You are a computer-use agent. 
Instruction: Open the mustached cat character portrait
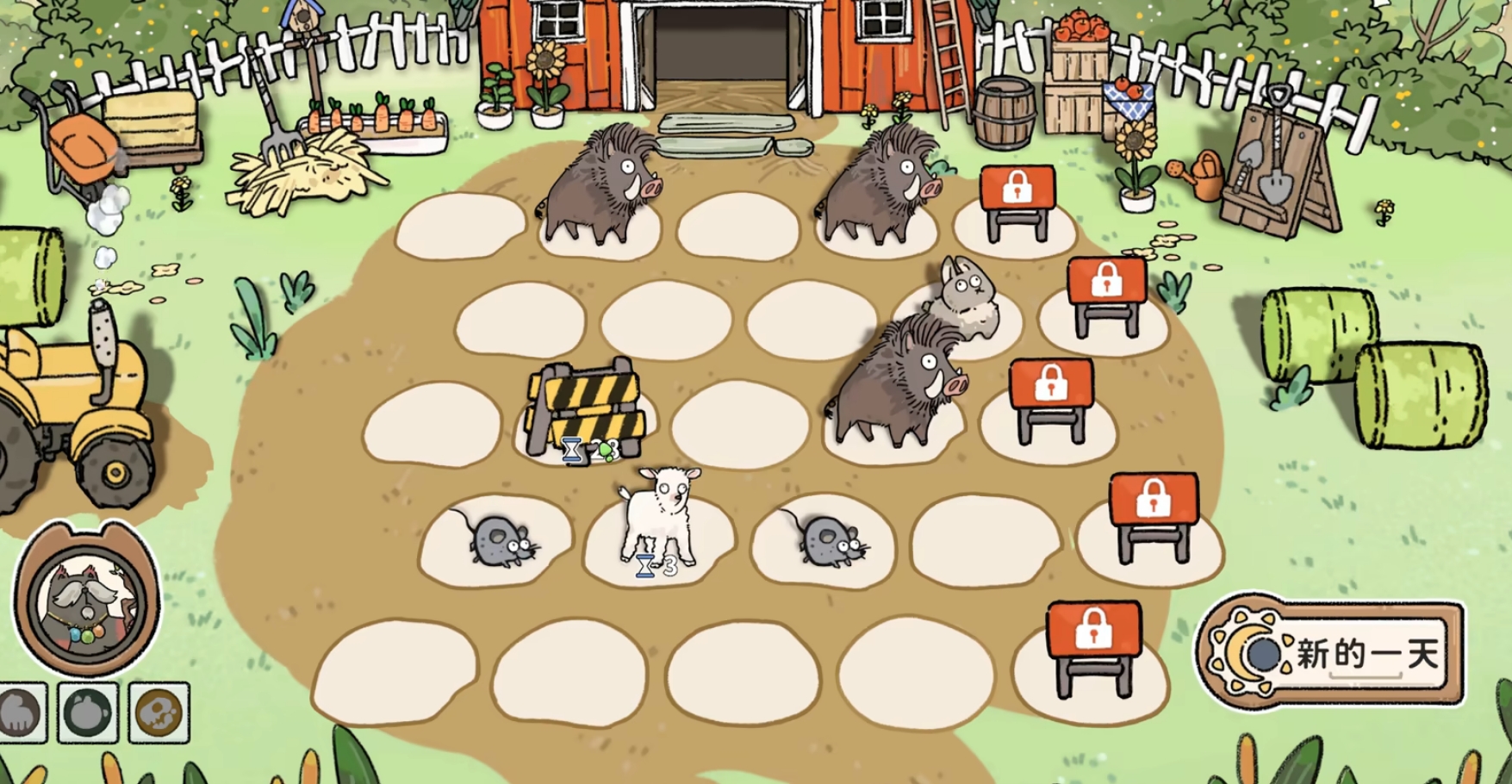click(86, 600)
